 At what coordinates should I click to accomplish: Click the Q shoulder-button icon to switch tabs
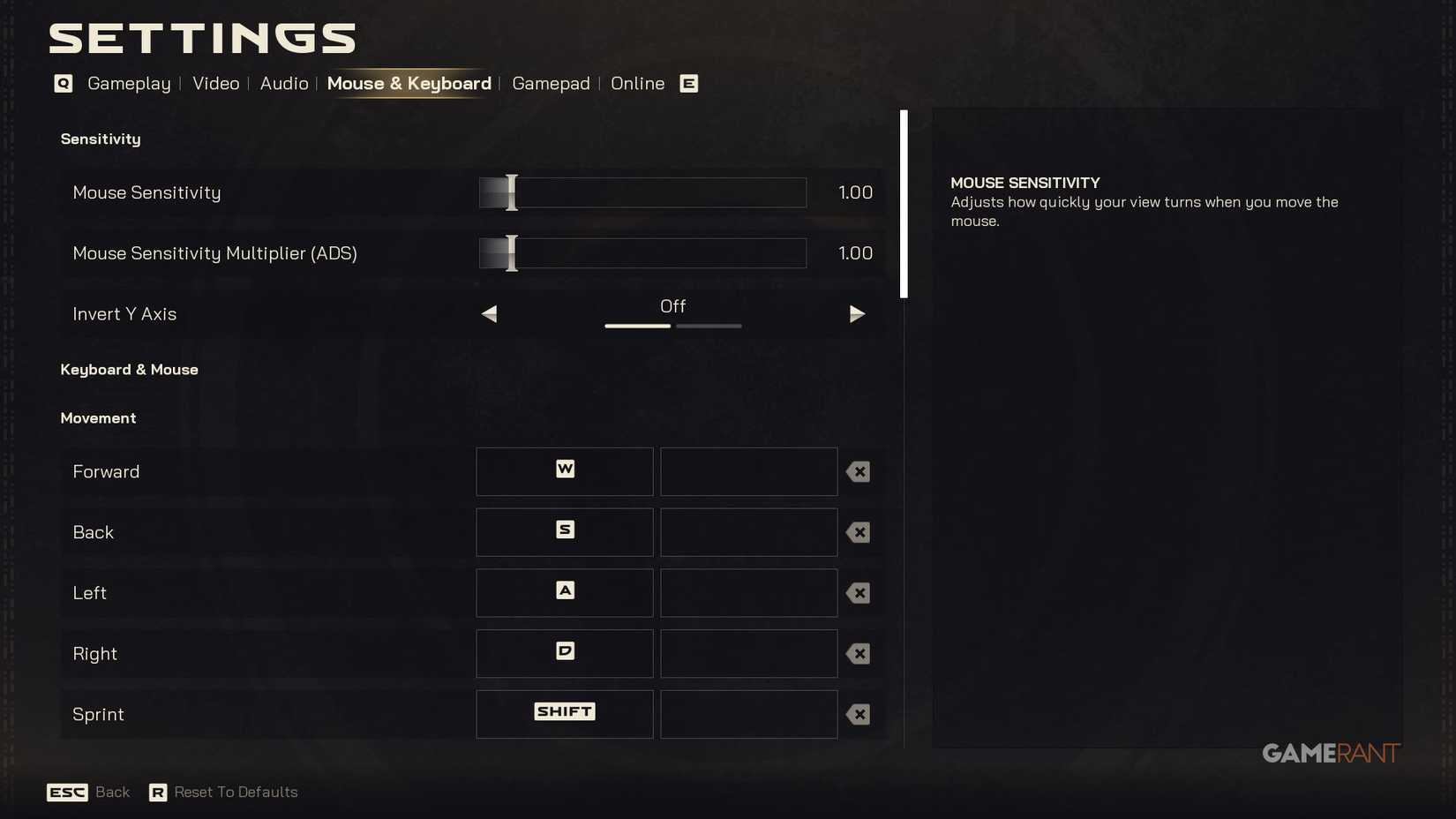(x=62, y=83)
